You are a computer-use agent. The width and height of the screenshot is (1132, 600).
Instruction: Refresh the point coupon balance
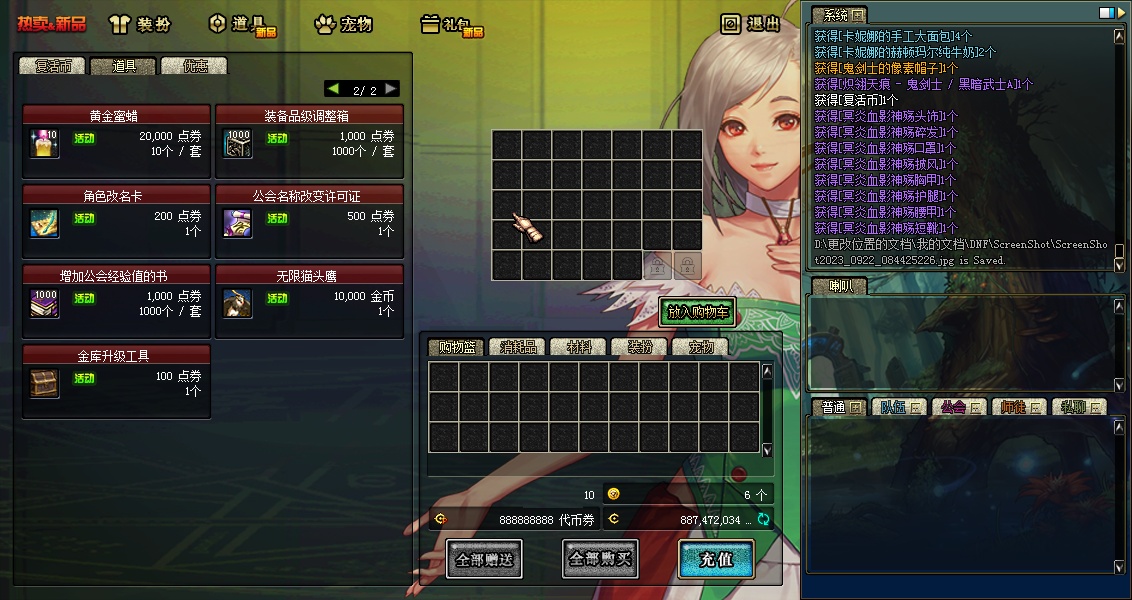(763, 519)
